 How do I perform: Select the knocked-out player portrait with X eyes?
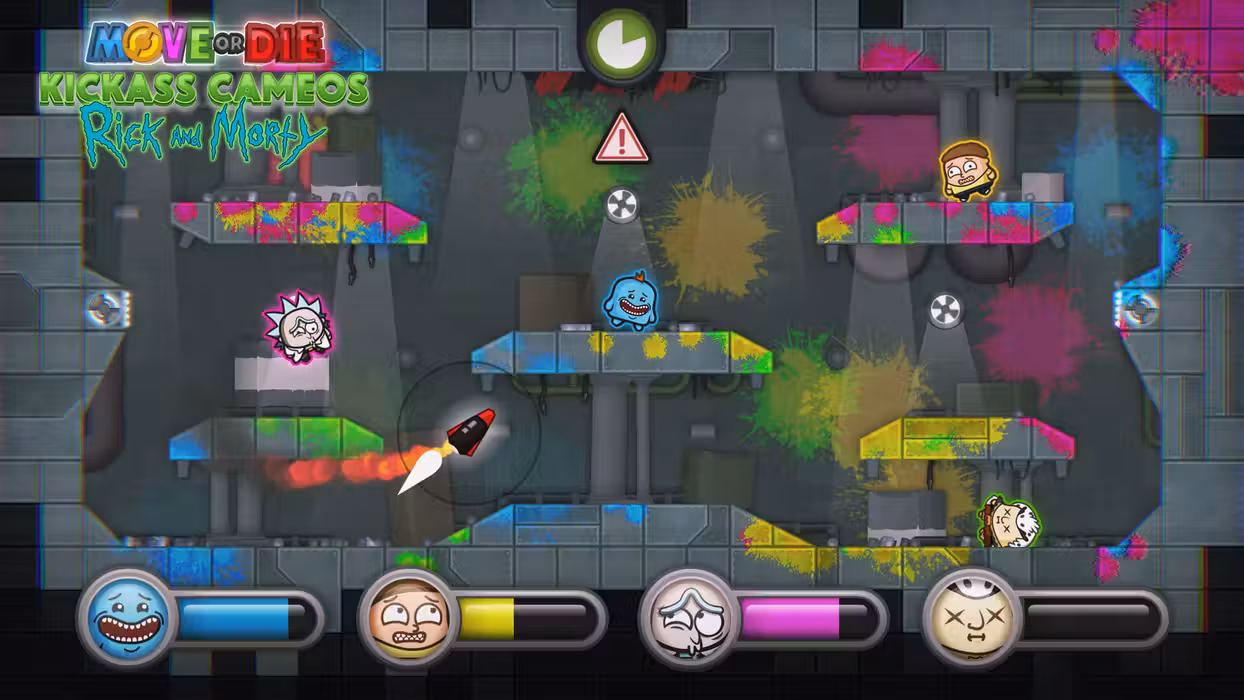(971, 617)
